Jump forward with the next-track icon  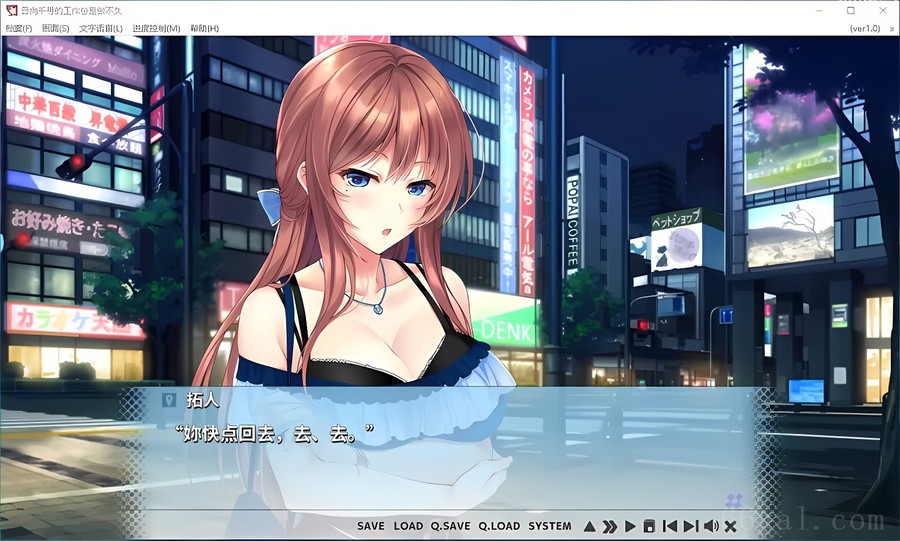[690, 526]
